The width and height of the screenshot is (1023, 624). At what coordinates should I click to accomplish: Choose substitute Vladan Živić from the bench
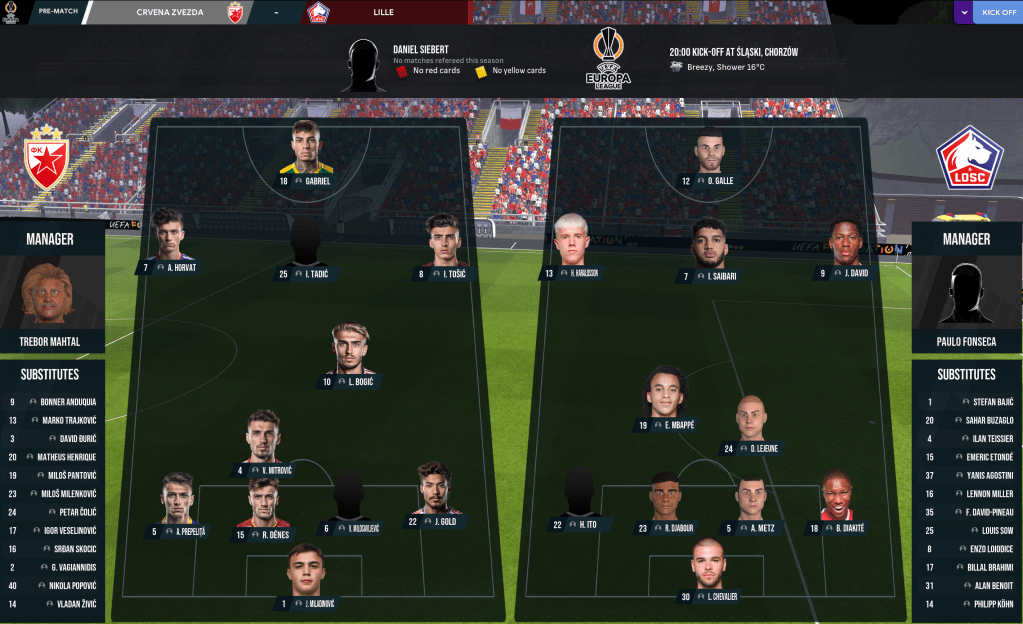coord(52,604)
